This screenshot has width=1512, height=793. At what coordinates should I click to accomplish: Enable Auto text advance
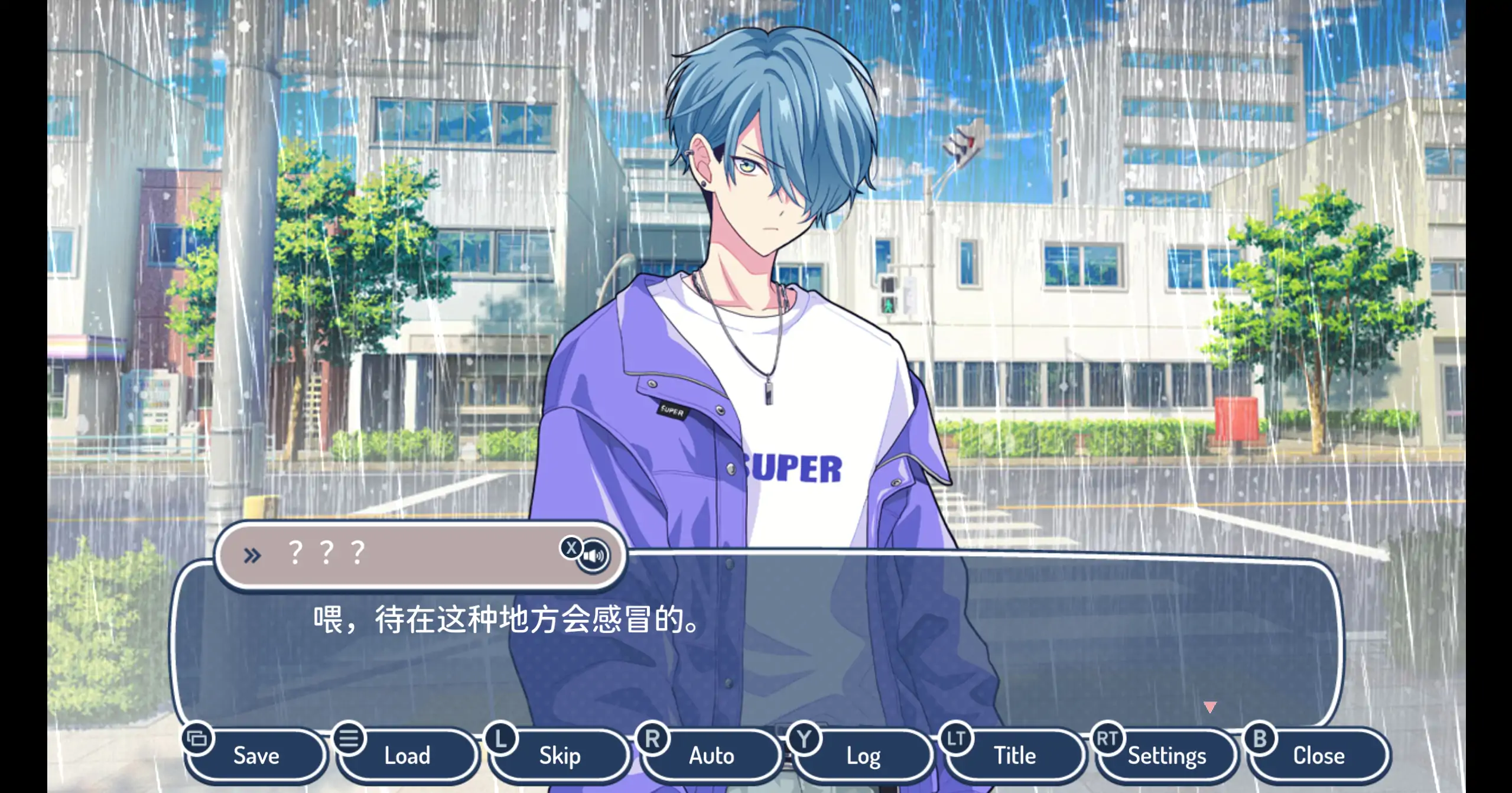point(711,756)
